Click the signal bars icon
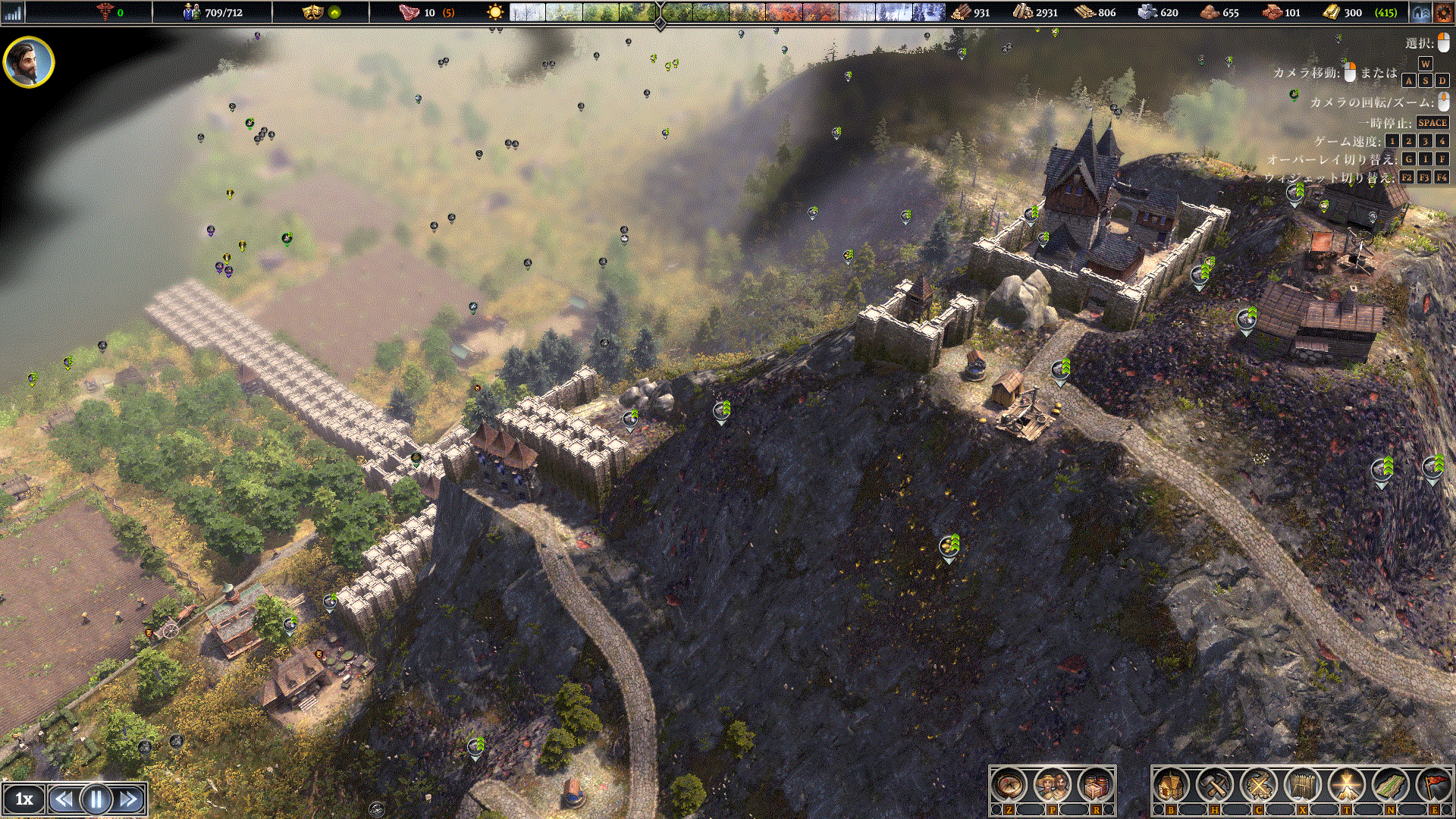This screenshot has height=819, width=1456. pos(13,12)
